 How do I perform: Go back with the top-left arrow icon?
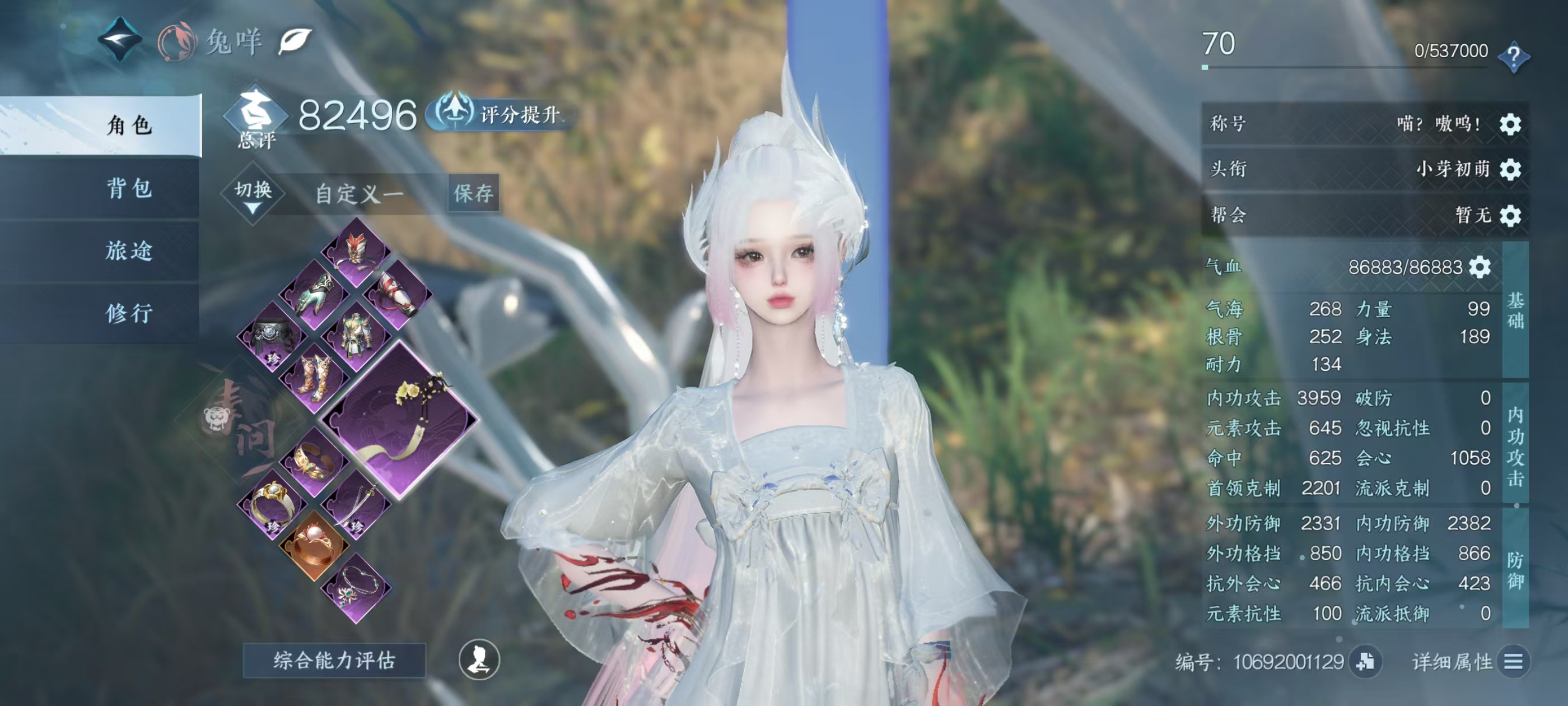point(120,39)
